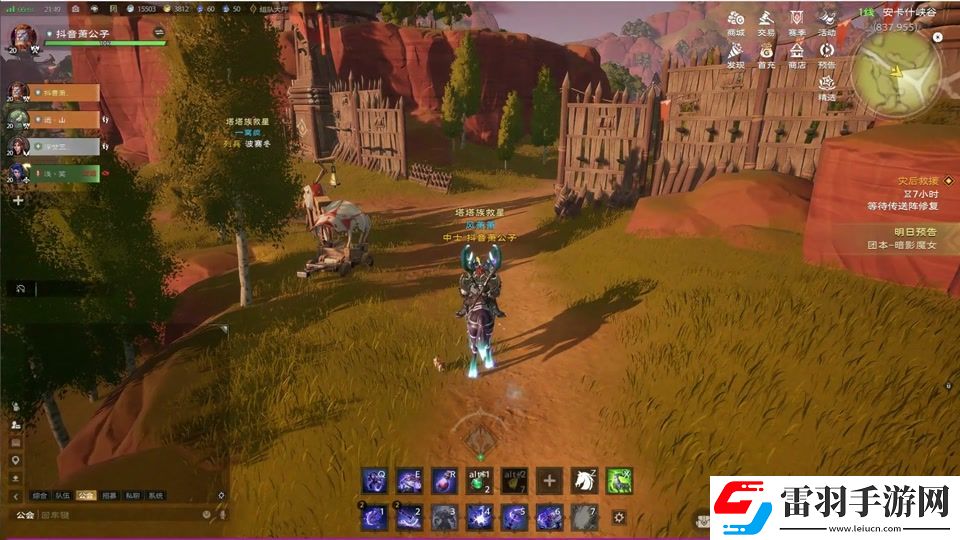Open the 活动 events menu
Viewport: 960px width, 540px height.
tap(827, 22)
